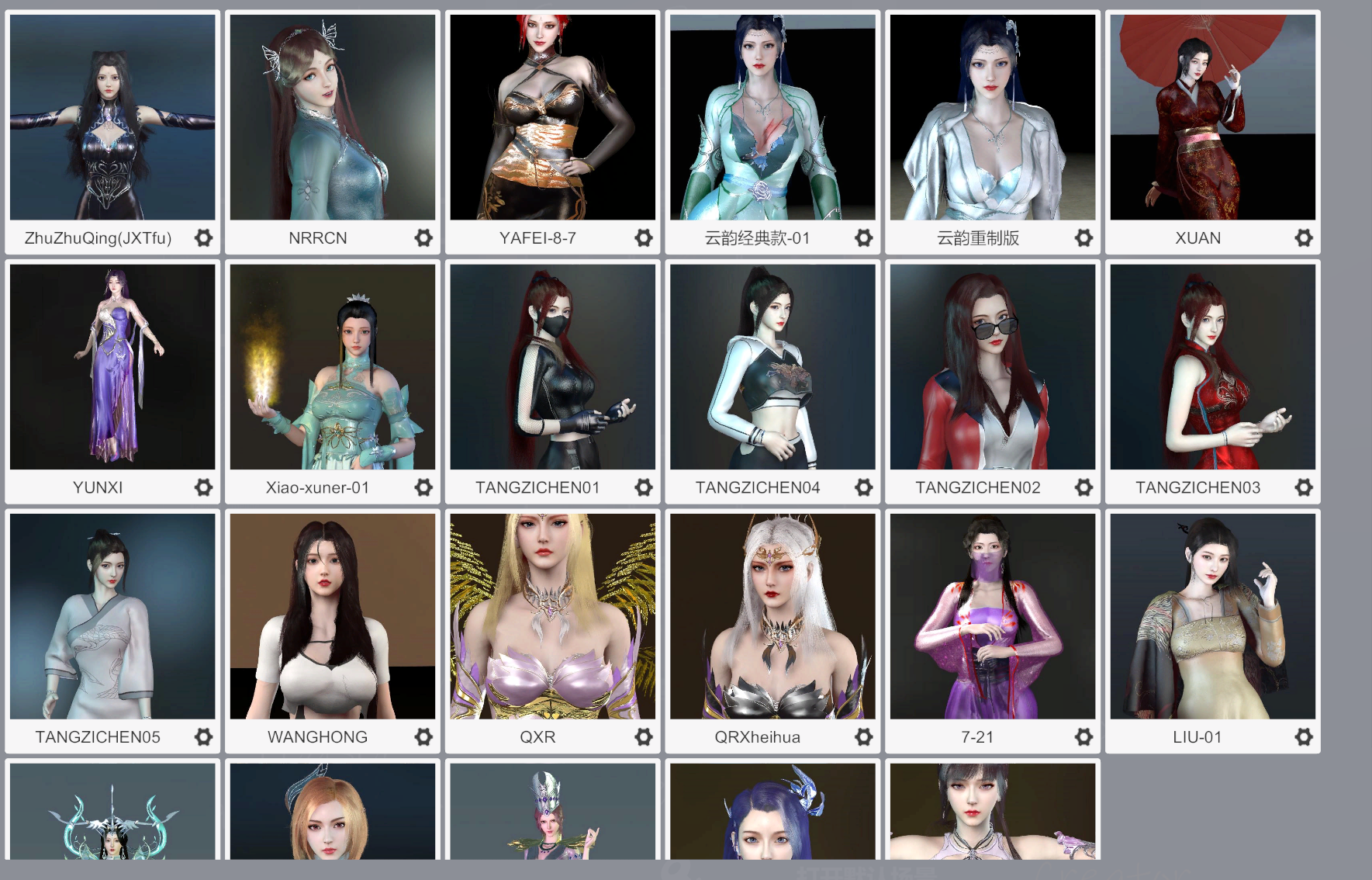
Task: Select the QRXheihua character thumbnail
Action: [772, 616]
